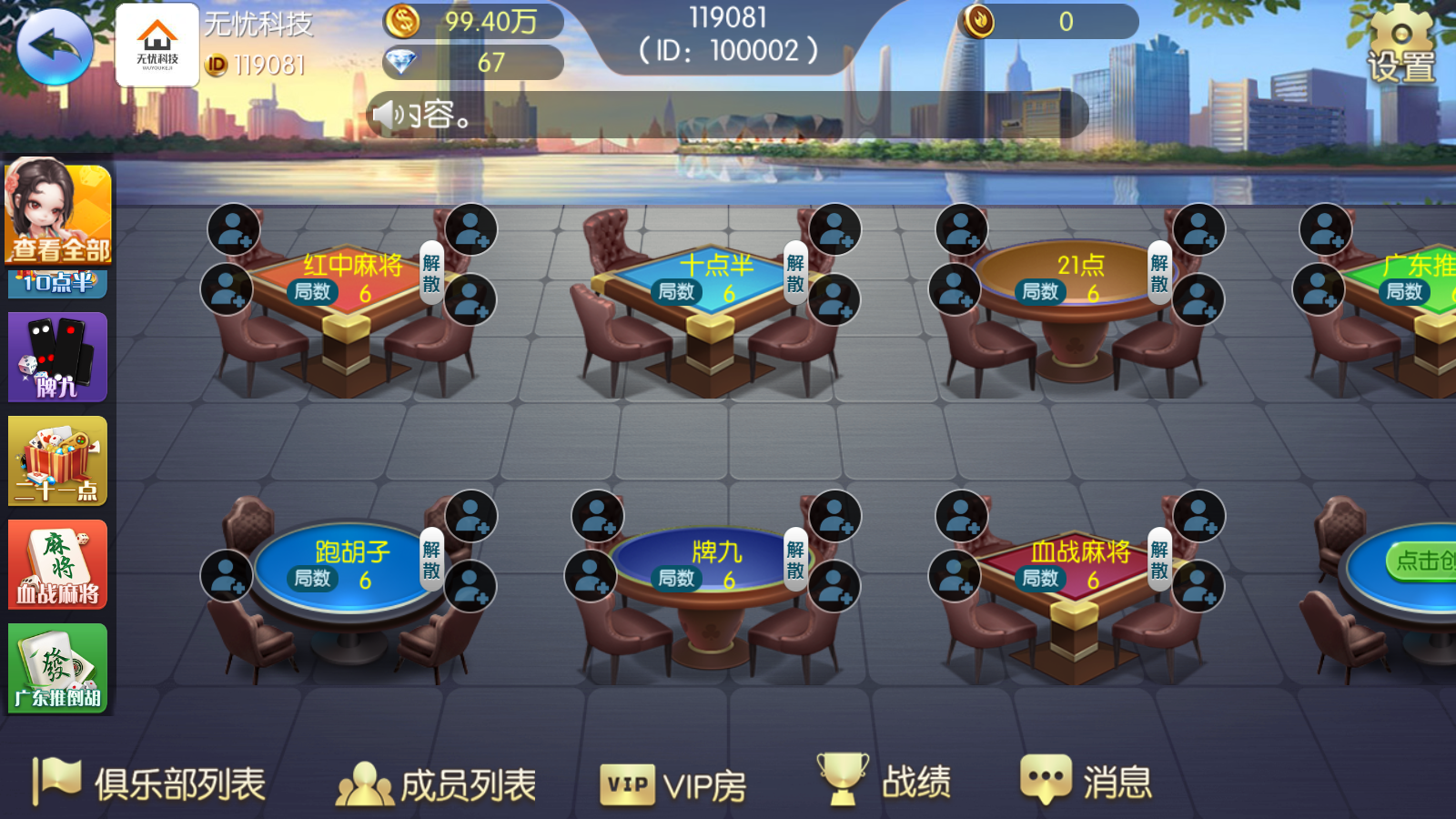Select the 牌九 game in the sidebar
The width and height of the screenshot is (1456, 819).
[x=57, y=357]
